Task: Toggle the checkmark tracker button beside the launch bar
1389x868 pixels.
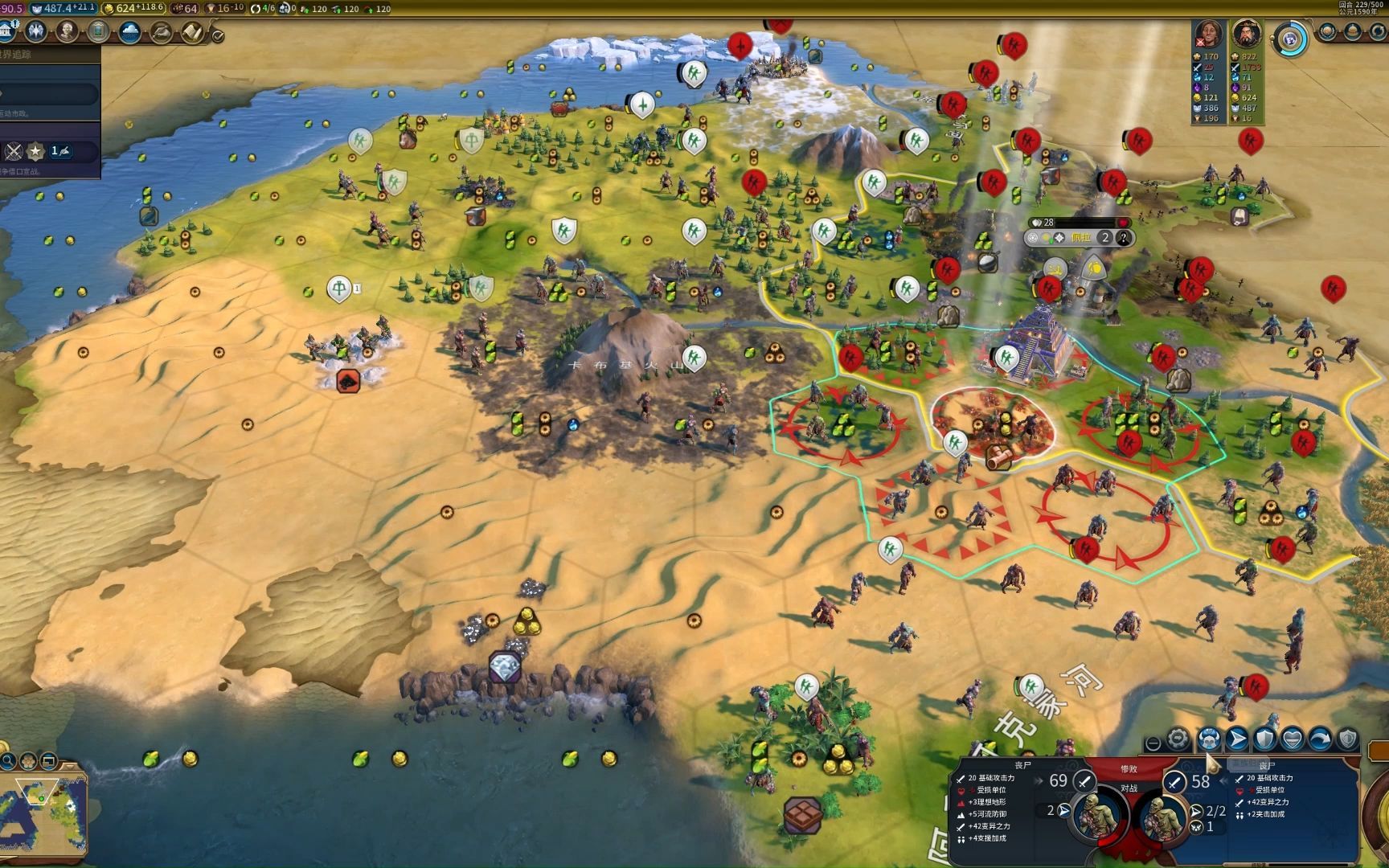Action: tap(217, 35)
